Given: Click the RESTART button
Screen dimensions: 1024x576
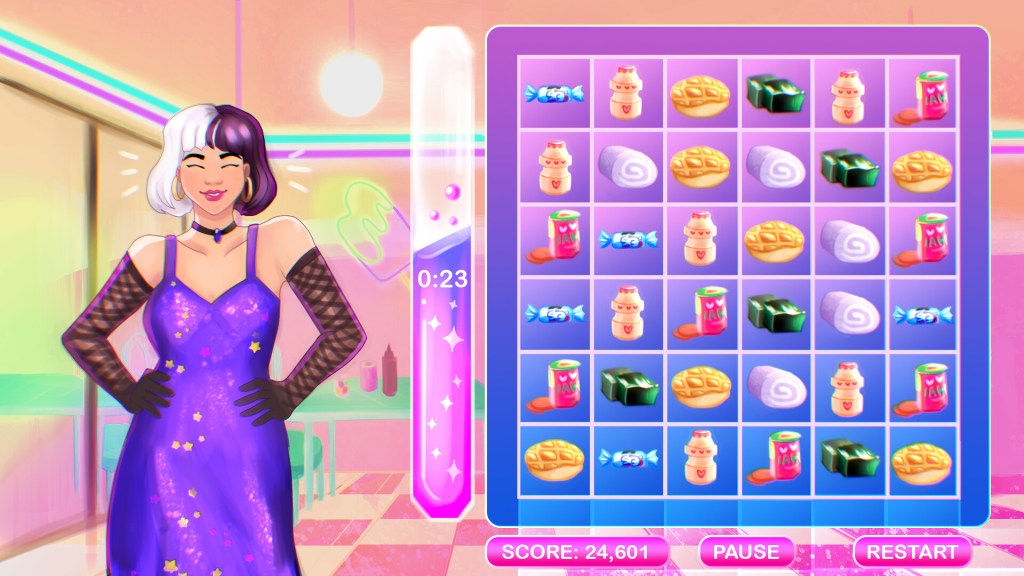Looking at the screenshot, I should click(x=911, y=551).
